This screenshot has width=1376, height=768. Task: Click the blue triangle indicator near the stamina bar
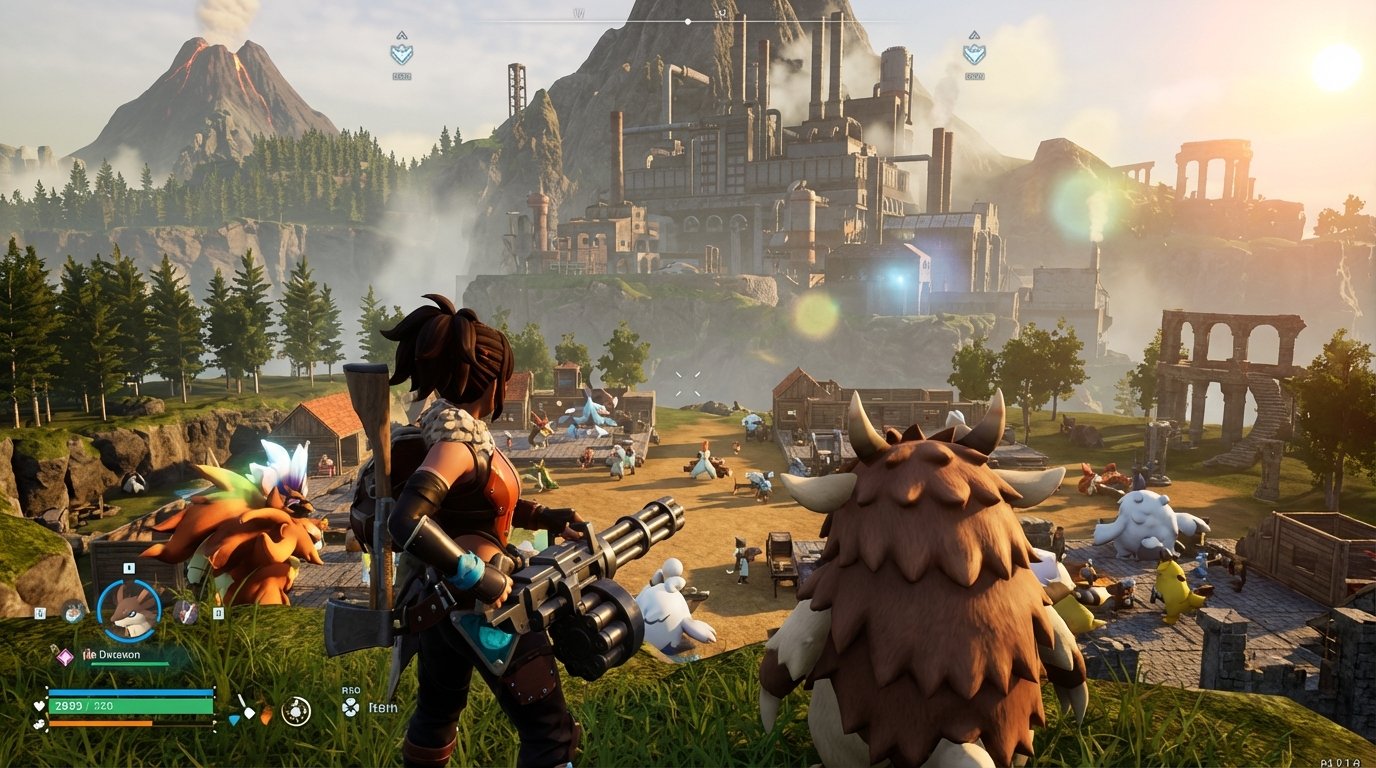[x=234, y=720]
